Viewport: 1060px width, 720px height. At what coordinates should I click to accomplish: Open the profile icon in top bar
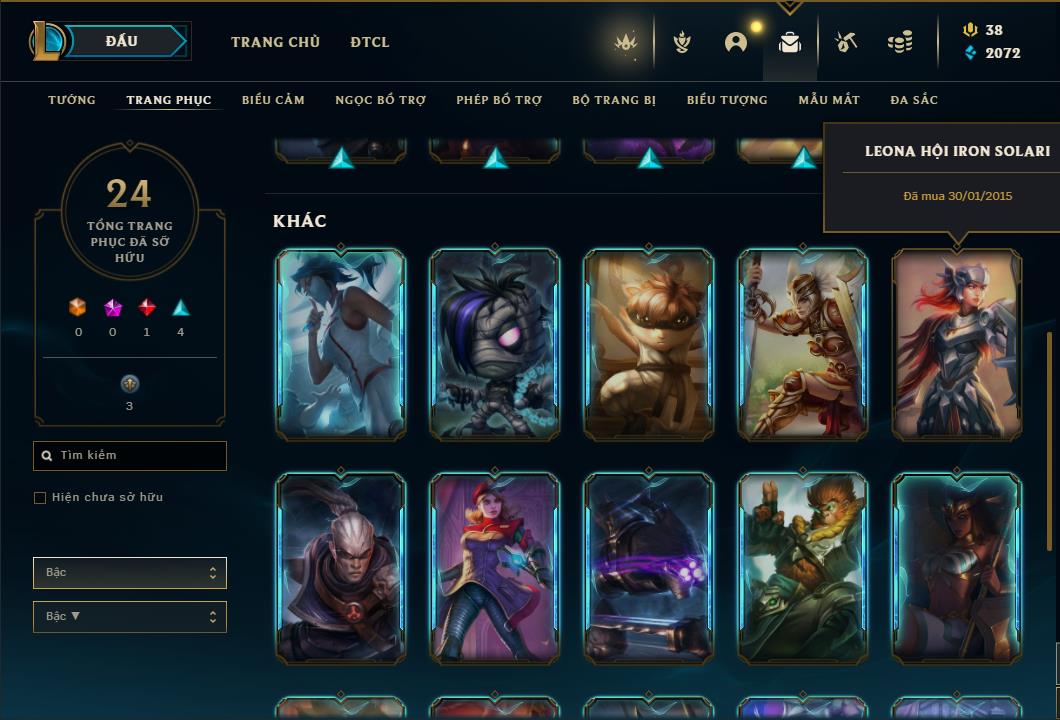tap(736, 42)
